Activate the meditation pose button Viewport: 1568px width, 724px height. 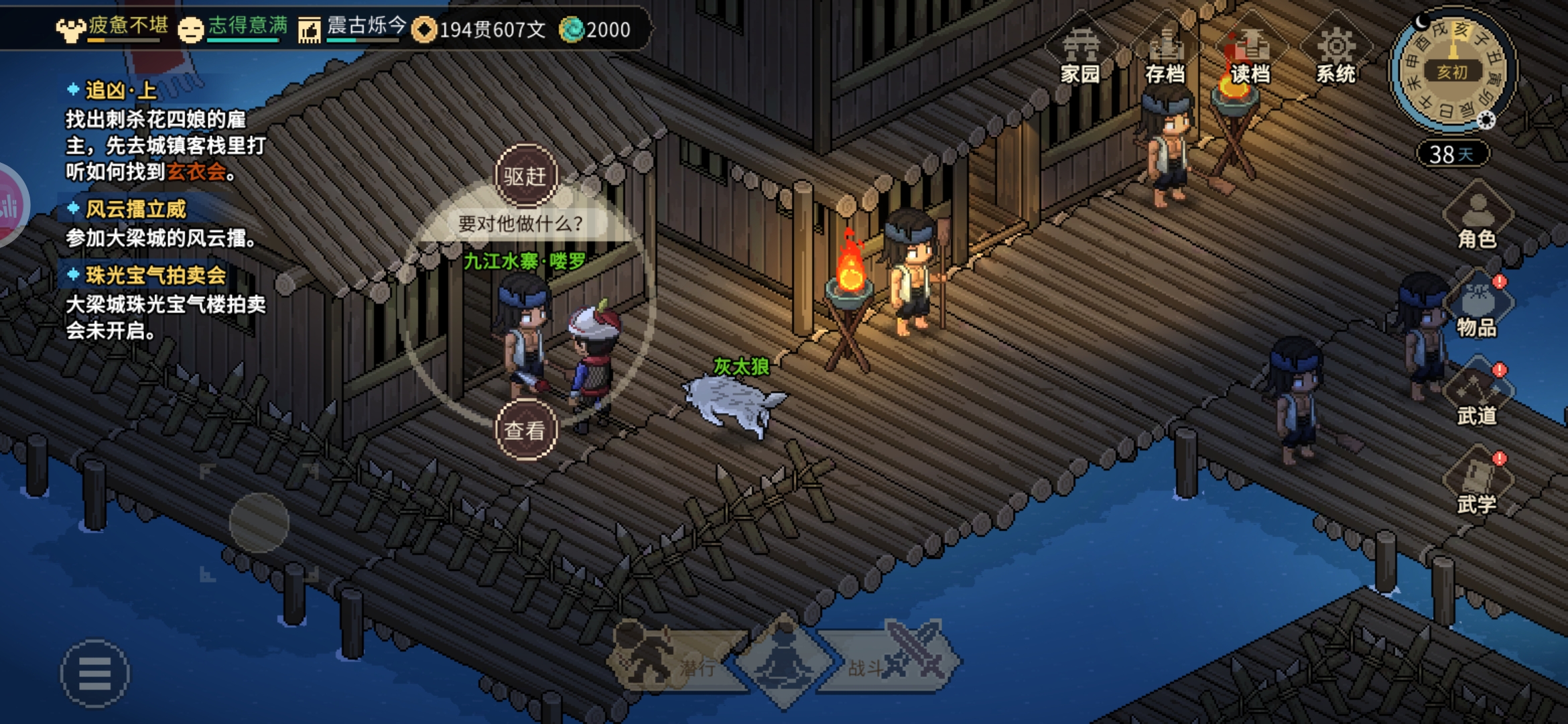coord(783,660)
